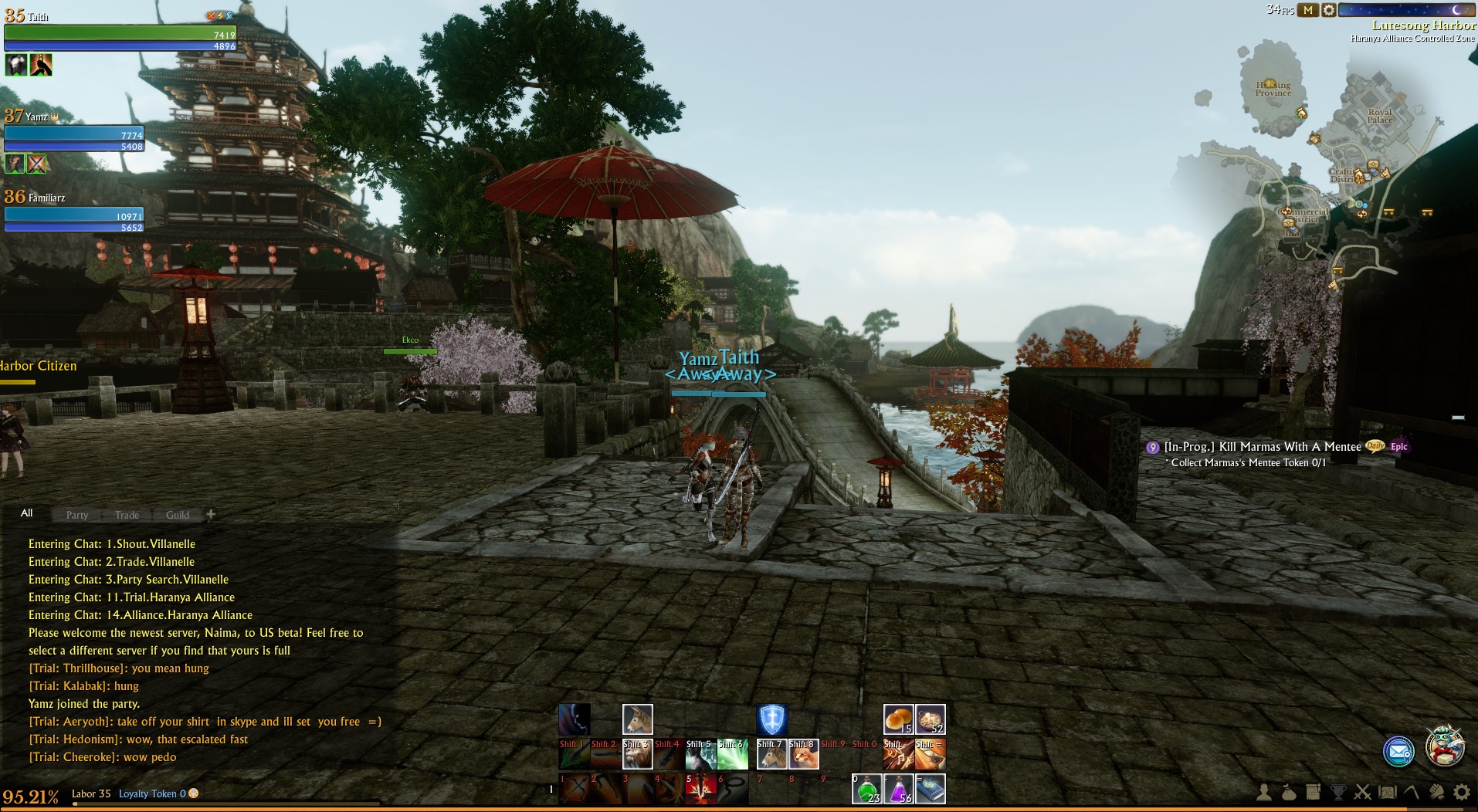Open the inventory bag icon

pyautogui.click(x=1288, y=792)
